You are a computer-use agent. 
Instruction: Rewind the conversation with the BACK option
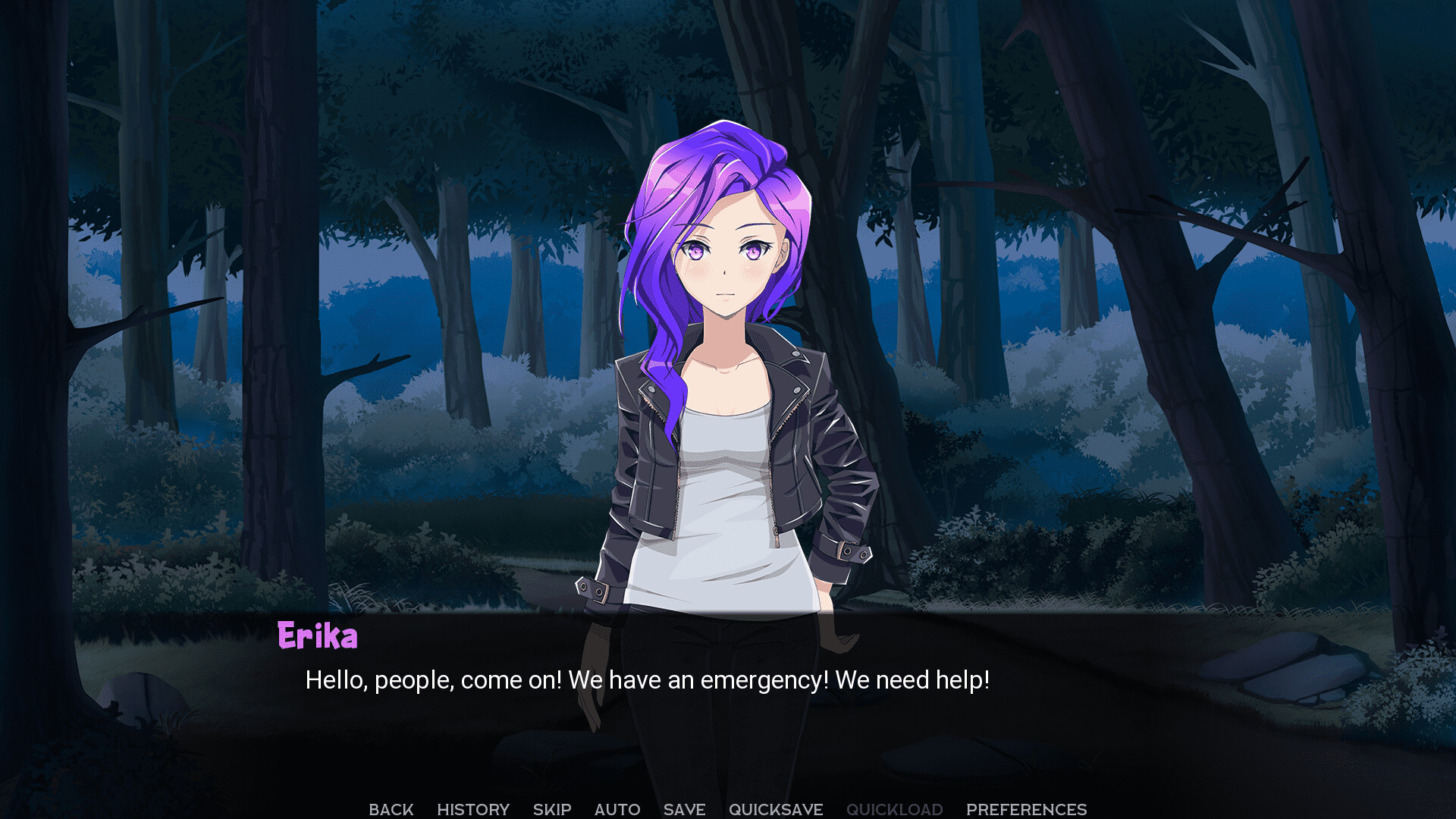[x=391, y=808]
